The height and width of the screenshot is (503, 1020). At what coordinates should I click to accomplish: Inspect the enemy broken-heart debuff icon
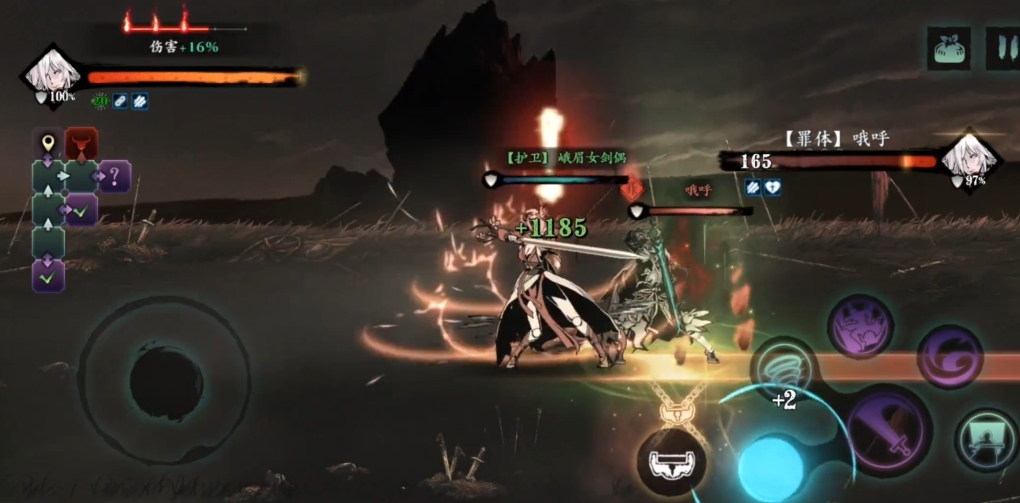pos(773,187)
